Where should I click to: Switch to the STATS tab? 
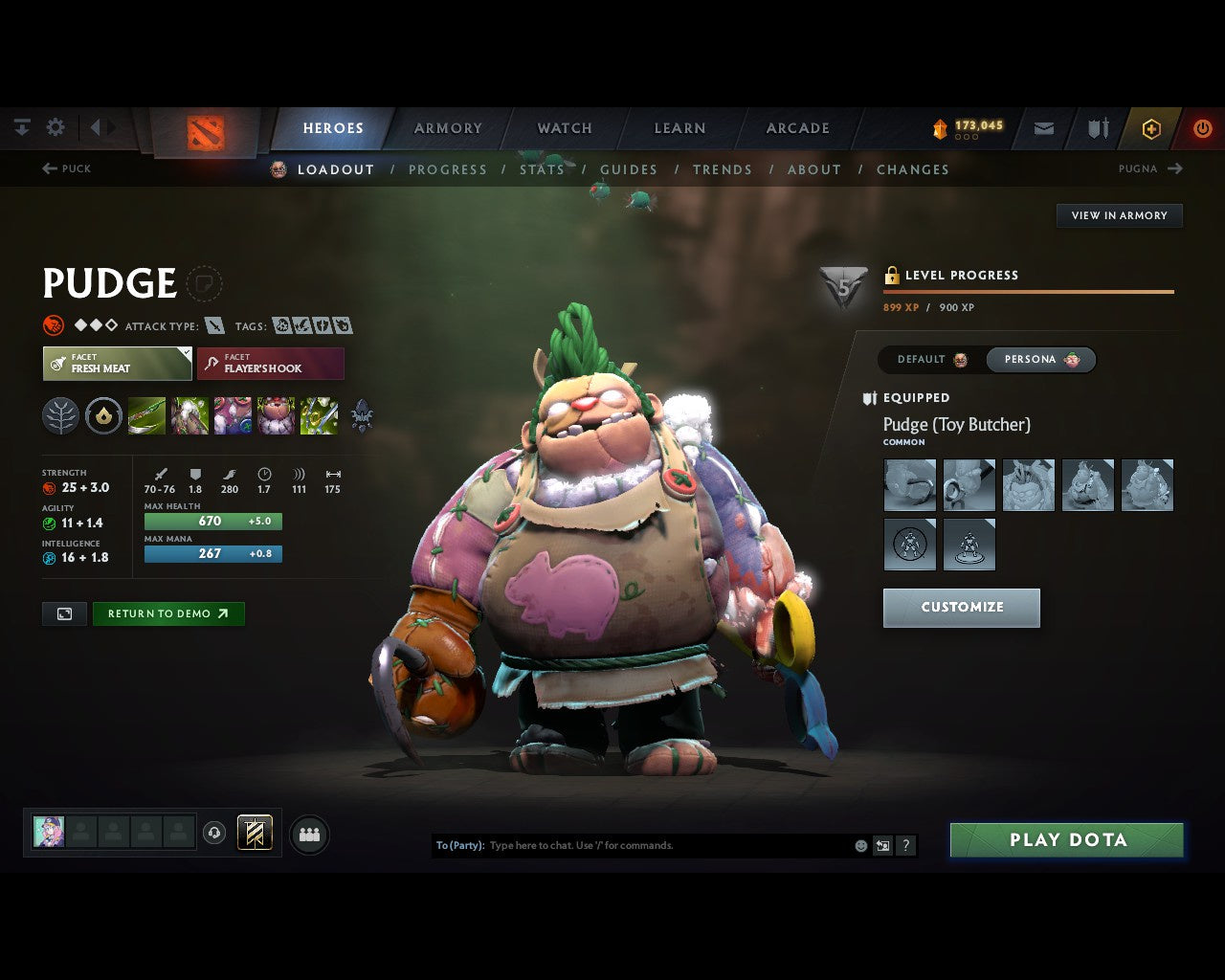(x=543, y=169)
